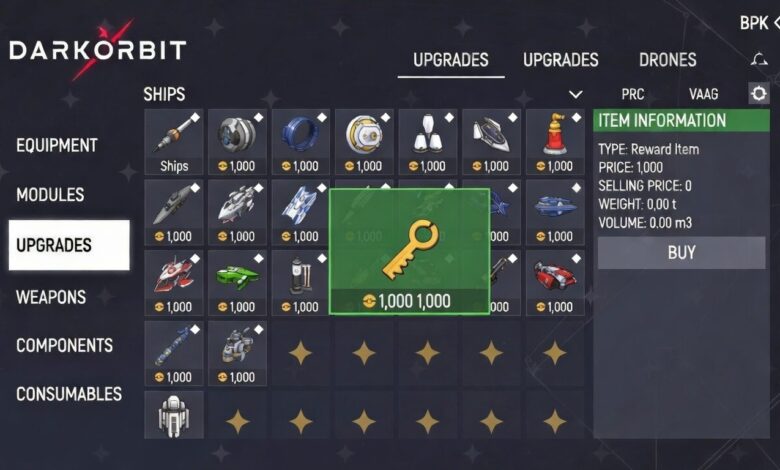
Task: Switch to the DRONES tab
Action: click(x=668, y=60)
